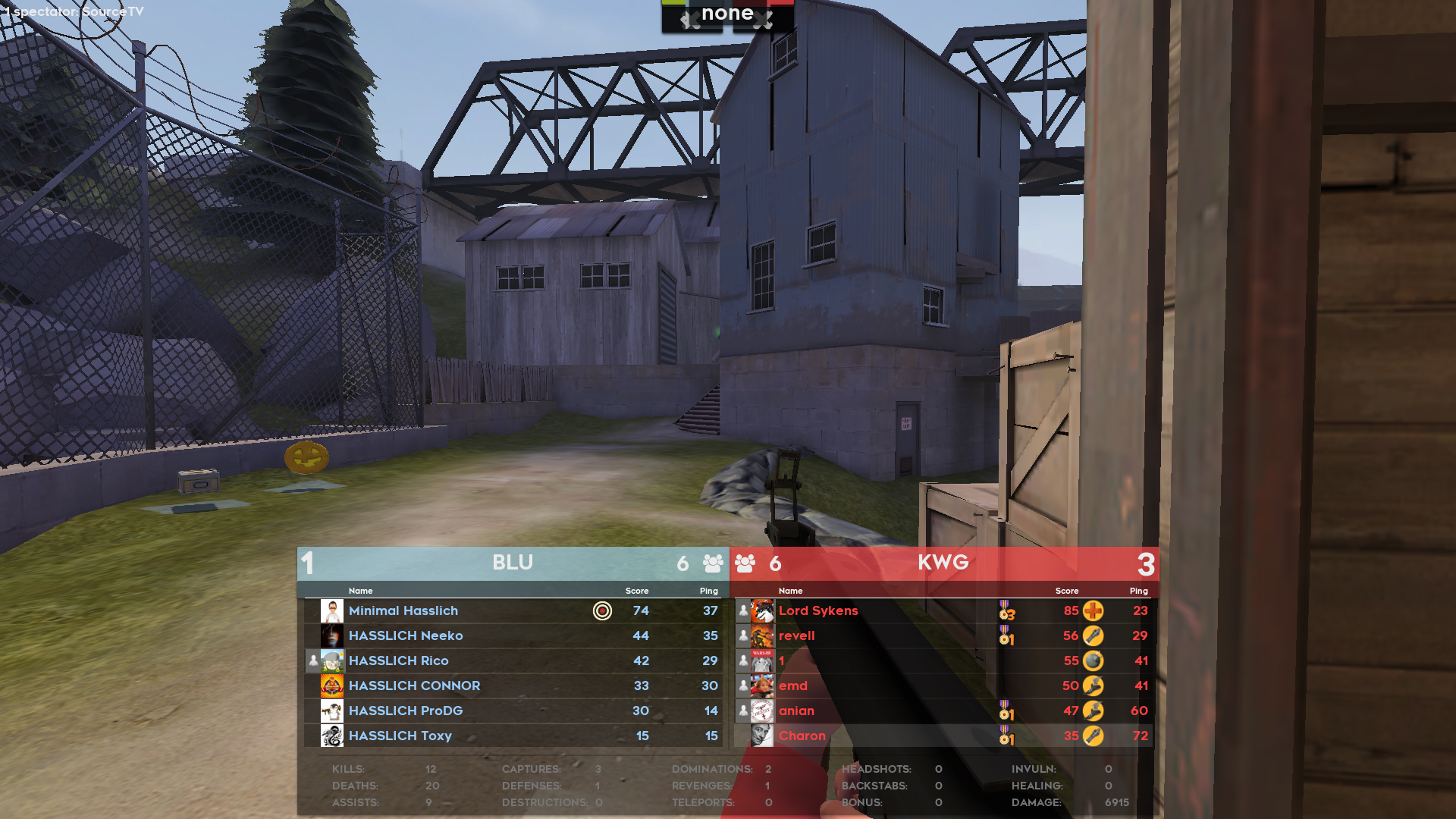1456x819 pixels.
Task: Select Charon's scoreboard entry
Action: (x=802, y=736)
